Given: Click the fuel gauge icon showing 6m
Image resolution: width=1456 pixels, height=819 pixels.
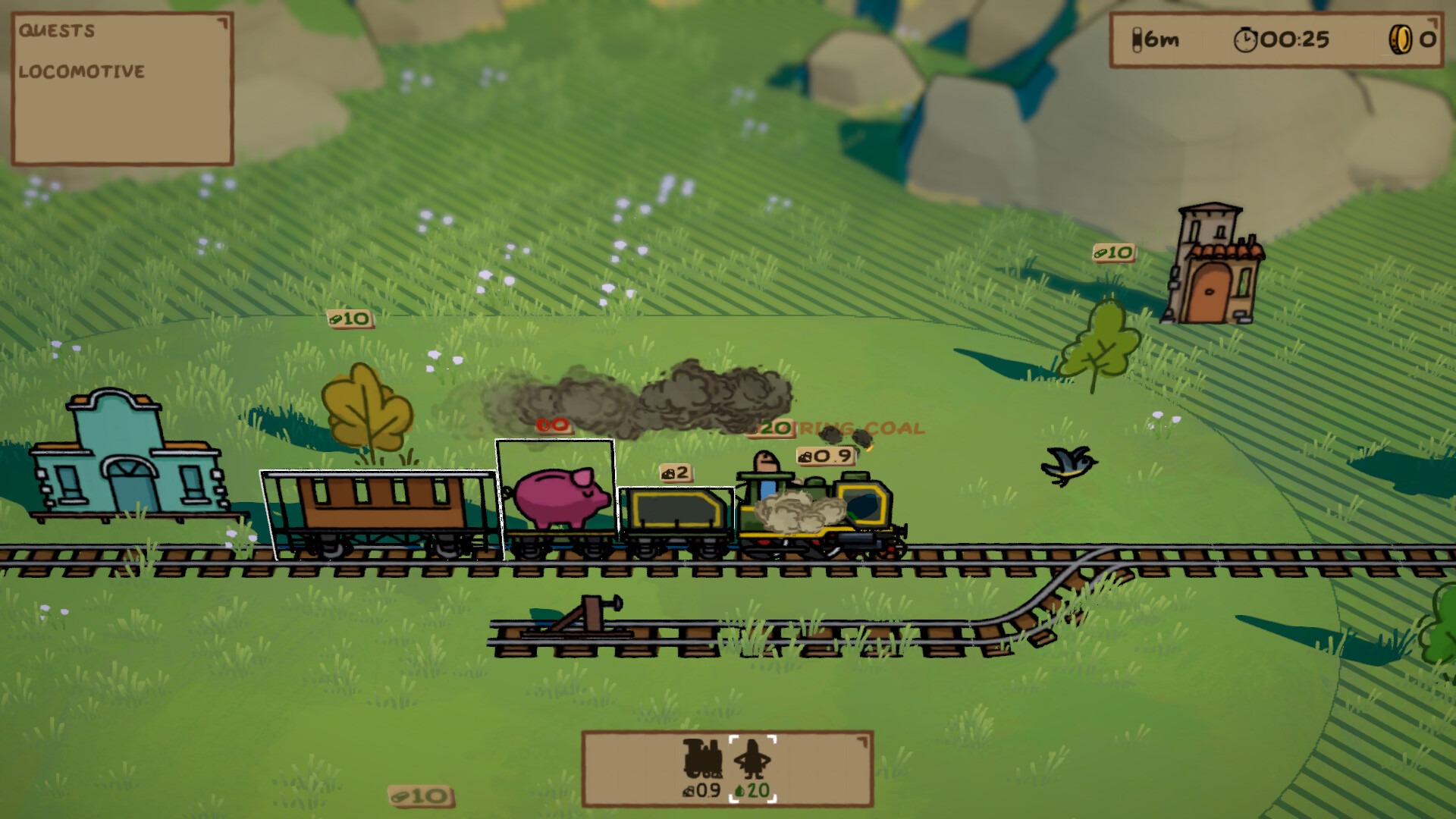Looking at the screenshot, I should (1137, 39).
